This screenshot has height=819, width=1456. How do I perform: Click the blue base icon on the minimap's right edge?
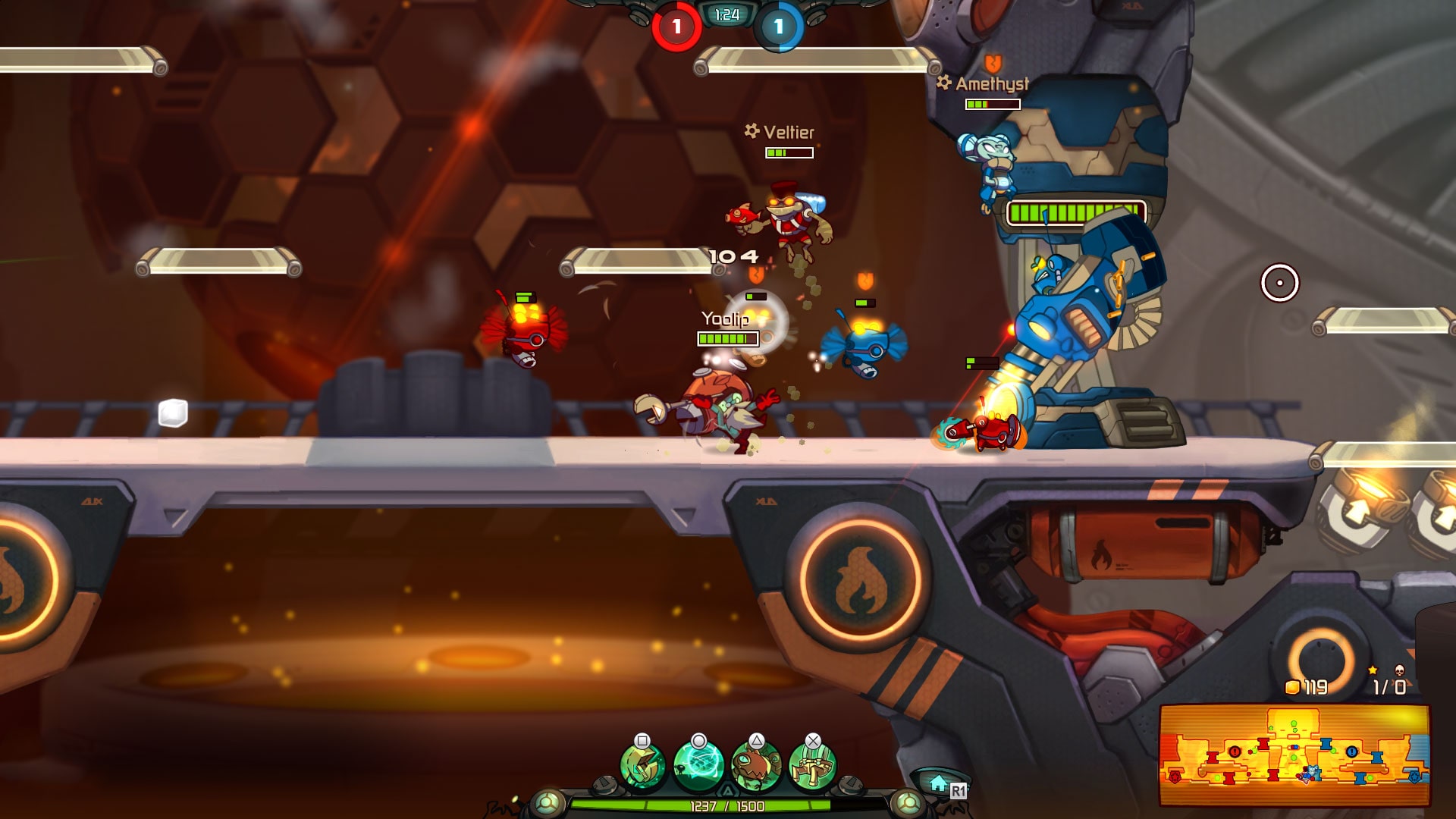[1415, 778]
